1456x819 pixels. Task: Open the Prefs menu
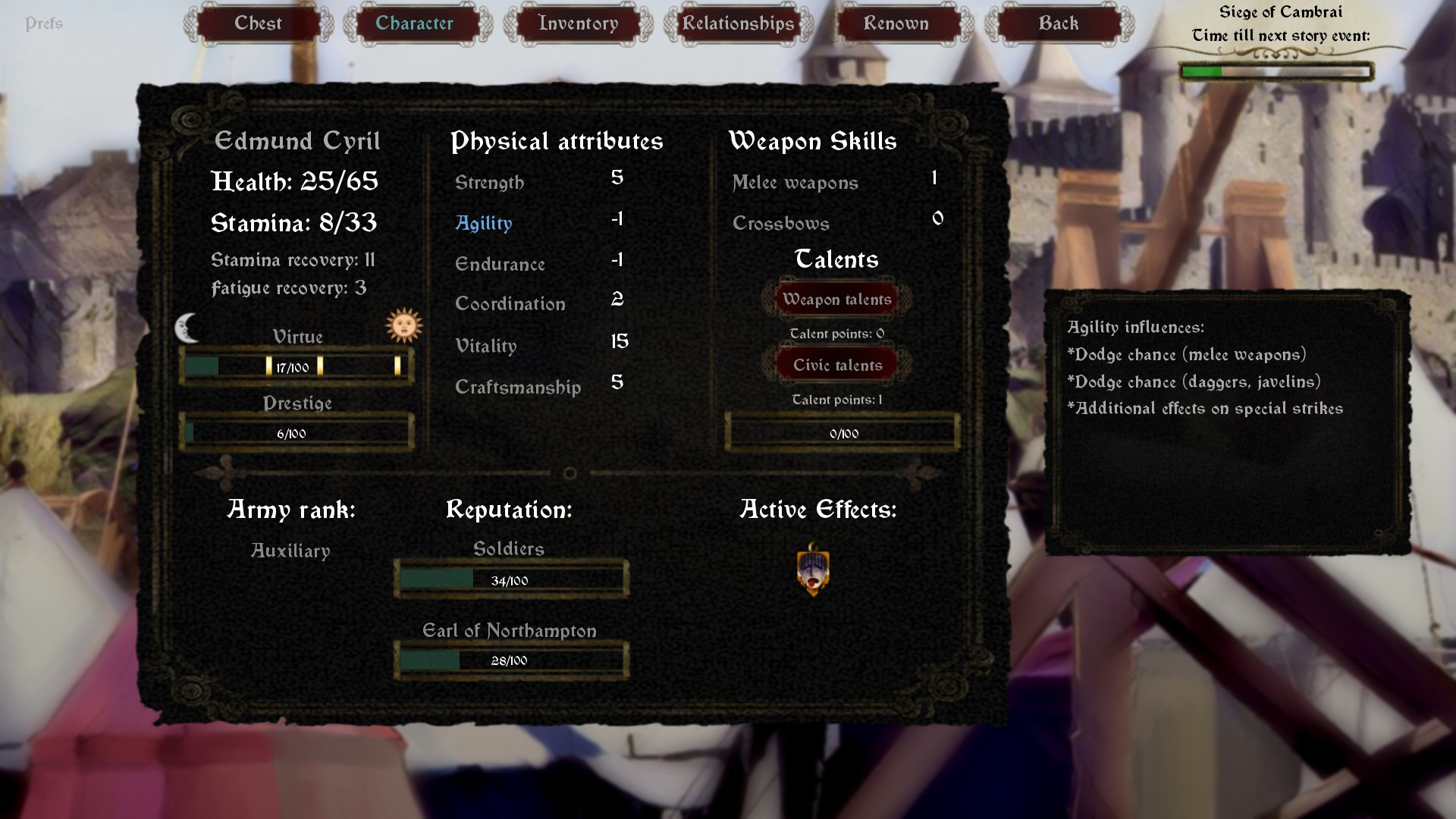point(44,24)
